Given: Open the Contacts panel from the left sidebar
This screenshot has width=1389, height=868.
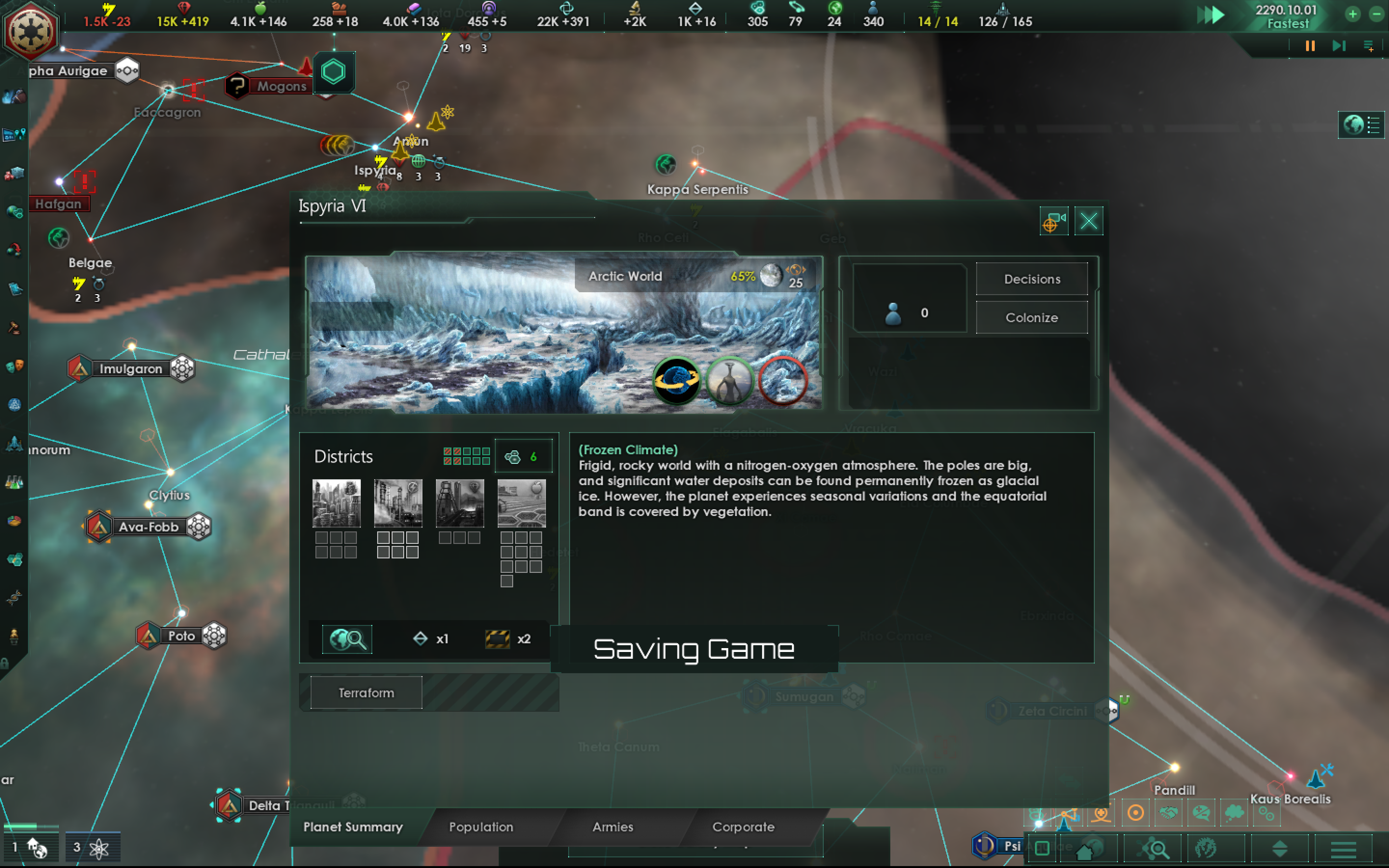Looking at the screenshot, I should (x=14, y=97).
